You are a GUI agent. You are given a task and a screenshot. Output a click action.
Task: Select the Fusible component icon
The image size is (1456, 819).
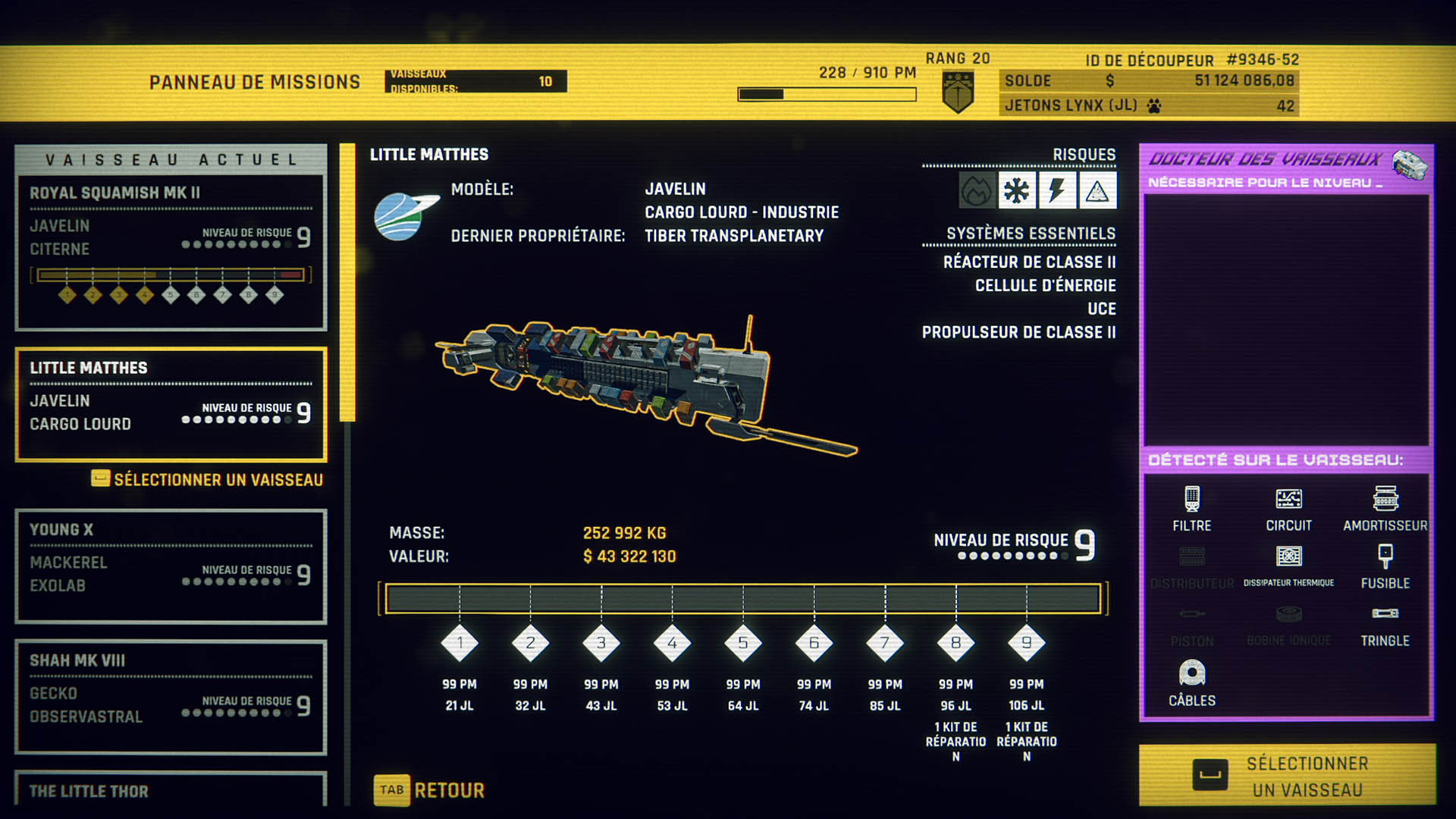coord(1385,557)
